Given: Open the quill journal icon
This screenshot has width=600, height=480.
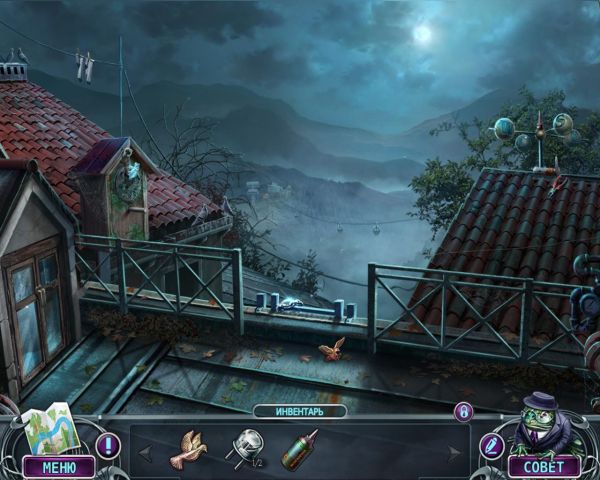Looking at the screenshot, I should click(492, 445).
